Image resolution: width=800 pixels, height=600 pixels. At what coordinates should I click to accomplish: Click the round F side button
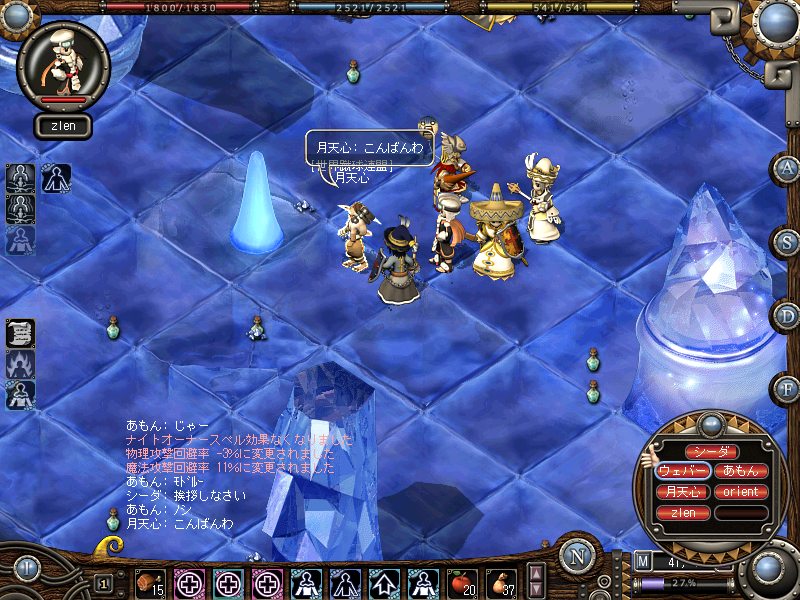[x=786, y=388]
